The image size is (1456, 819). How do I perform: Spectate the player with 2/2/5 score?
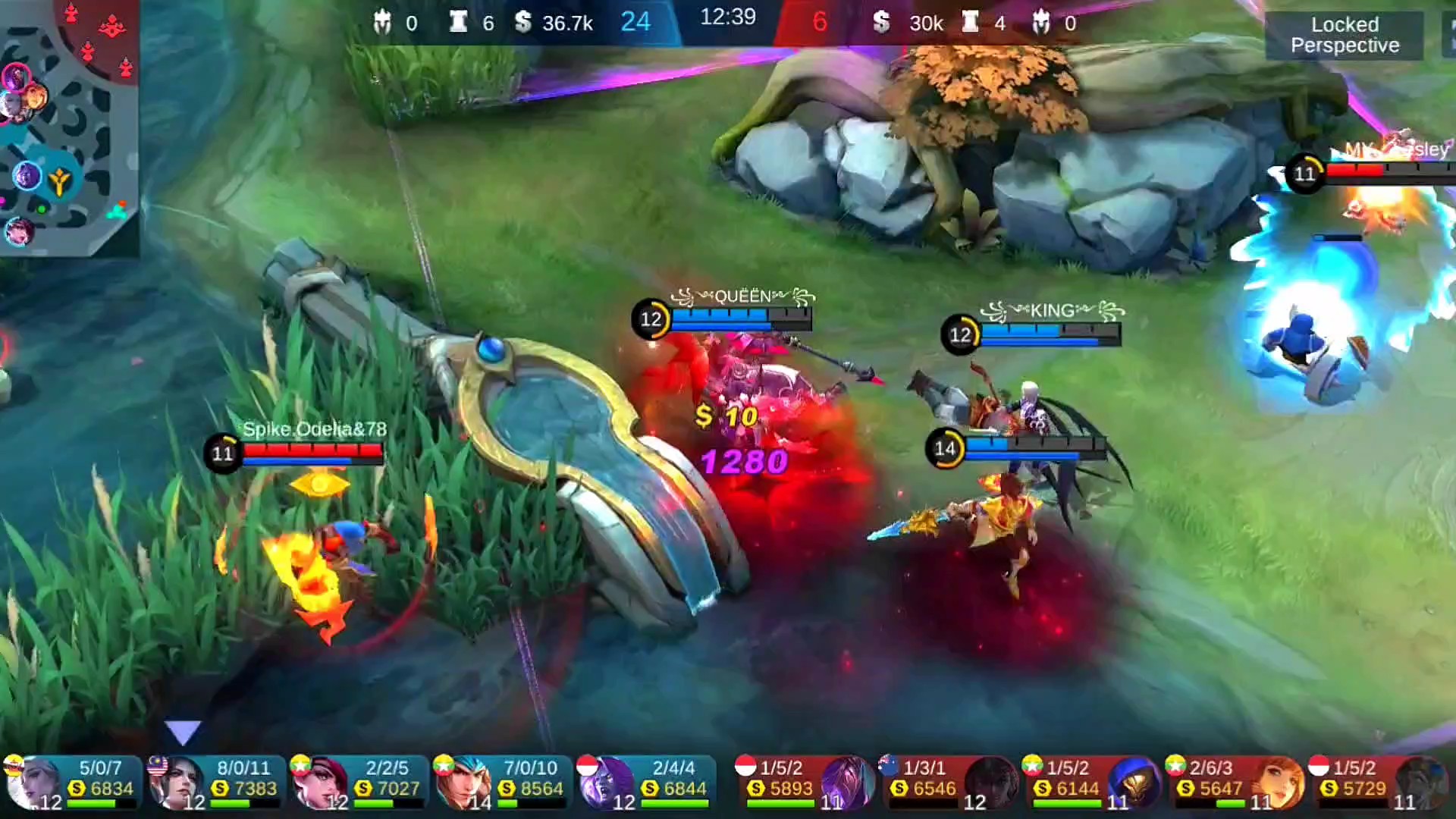[359, 781]
